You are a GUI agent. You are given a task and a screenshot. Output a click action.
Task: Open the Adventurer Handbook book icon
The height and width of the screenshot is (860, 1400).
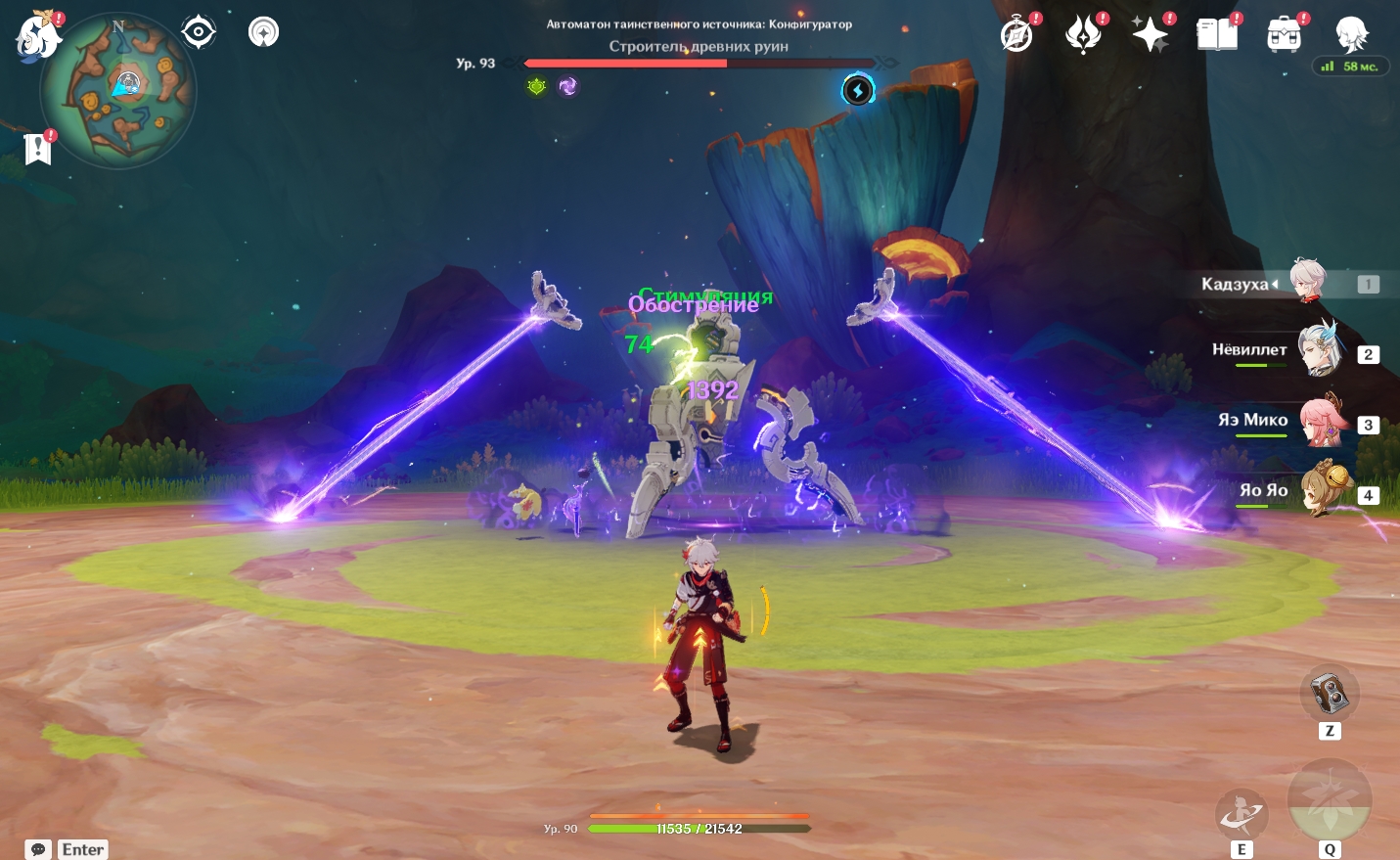tap(1217, 35)
